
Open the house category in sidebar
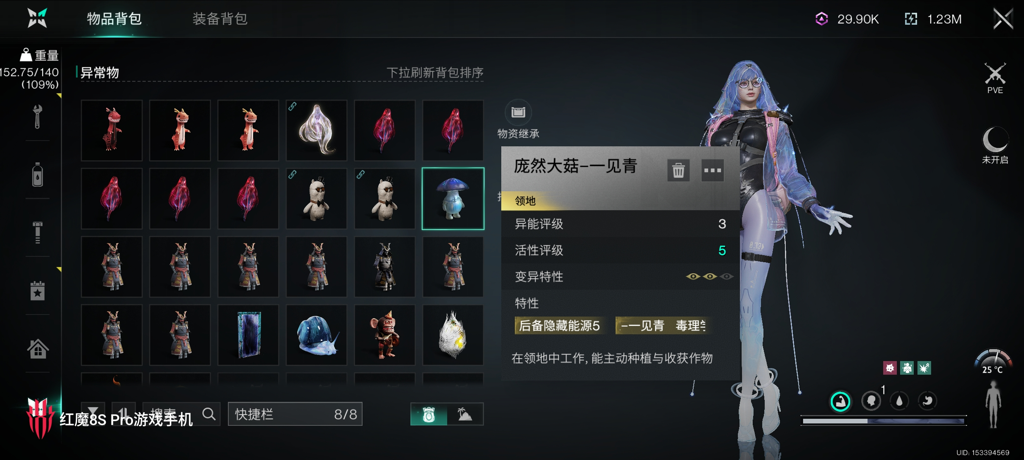[x=38, y=349]
